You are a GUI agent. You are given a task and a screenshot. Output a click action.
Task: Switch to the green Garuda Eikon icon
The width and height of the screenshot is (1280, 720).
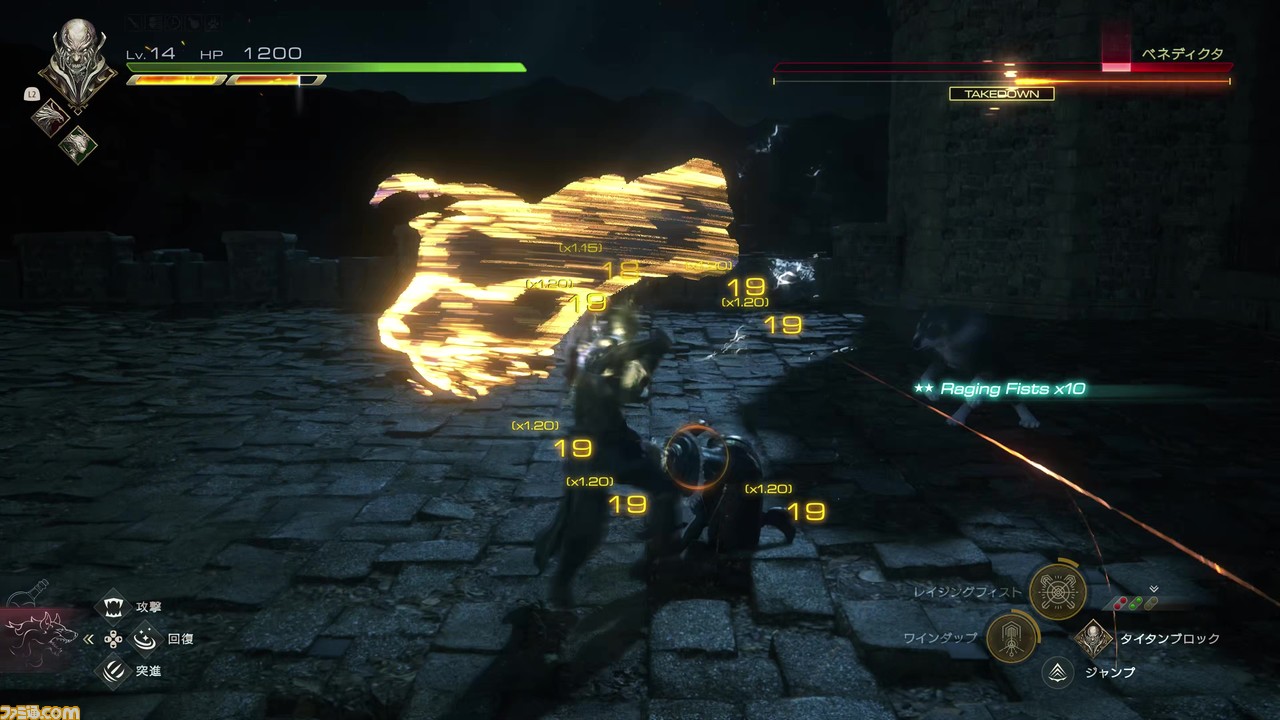click(78, 145)
